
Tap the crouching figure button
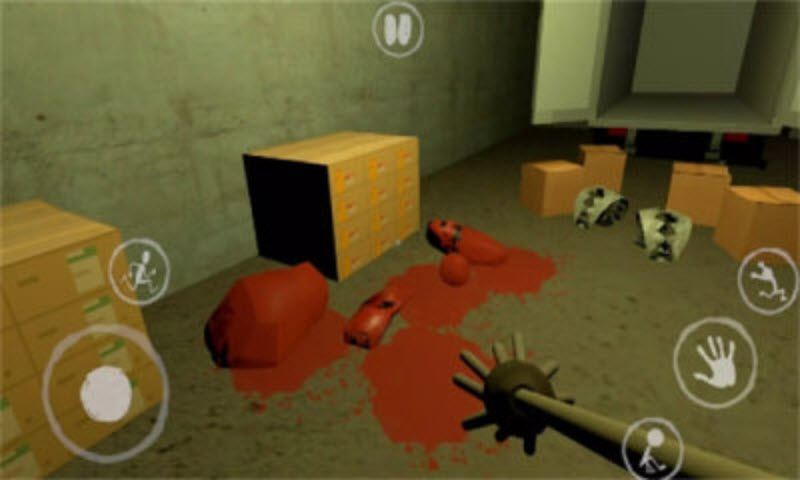click(653, 448)
